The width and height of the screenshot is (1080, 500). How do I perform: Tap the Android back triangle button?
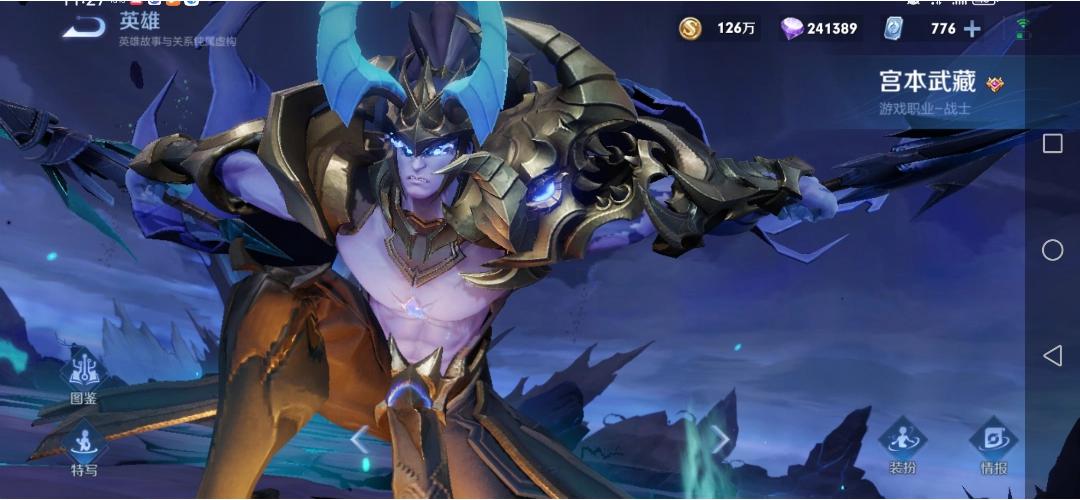coord(1052,355)
